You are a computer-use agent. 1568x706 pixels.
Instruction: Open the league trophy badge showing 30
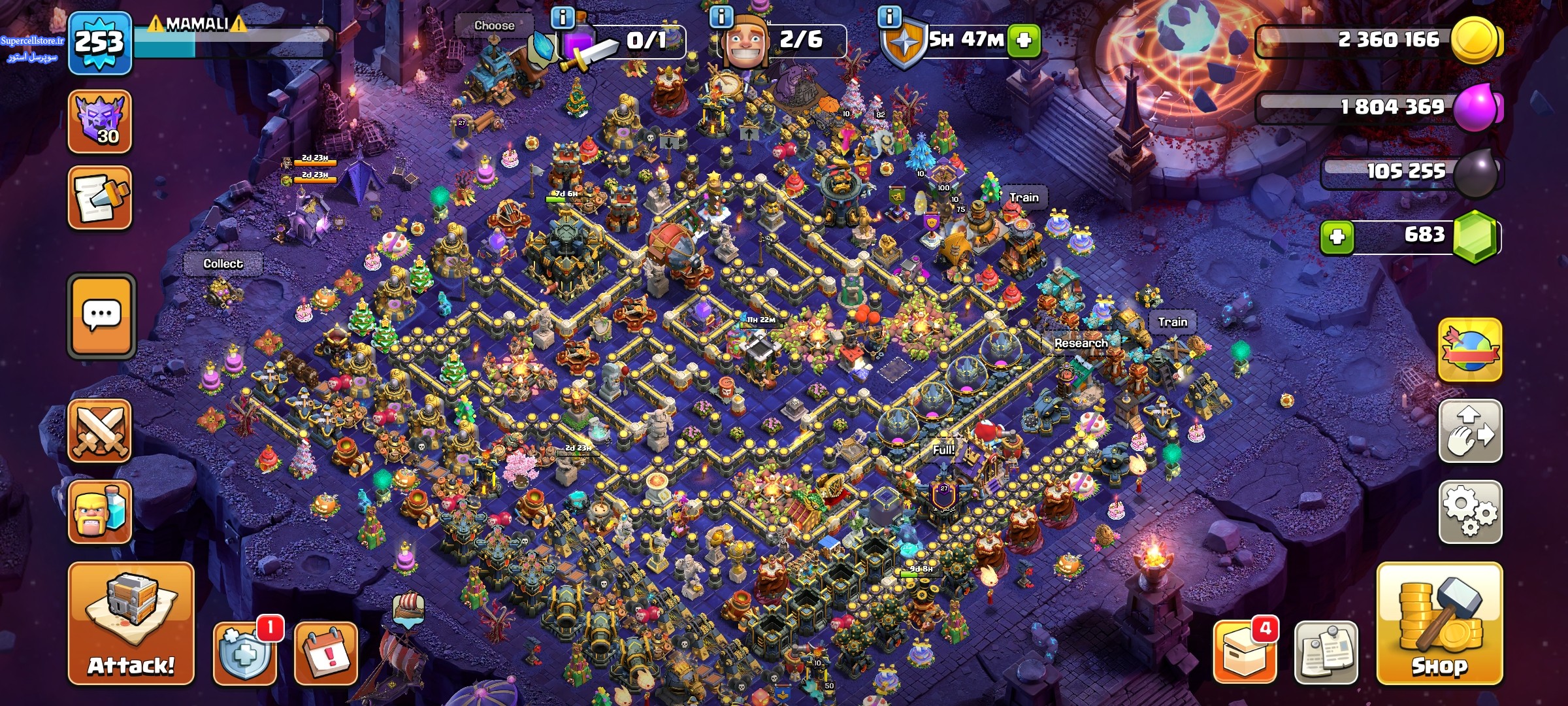100,122
